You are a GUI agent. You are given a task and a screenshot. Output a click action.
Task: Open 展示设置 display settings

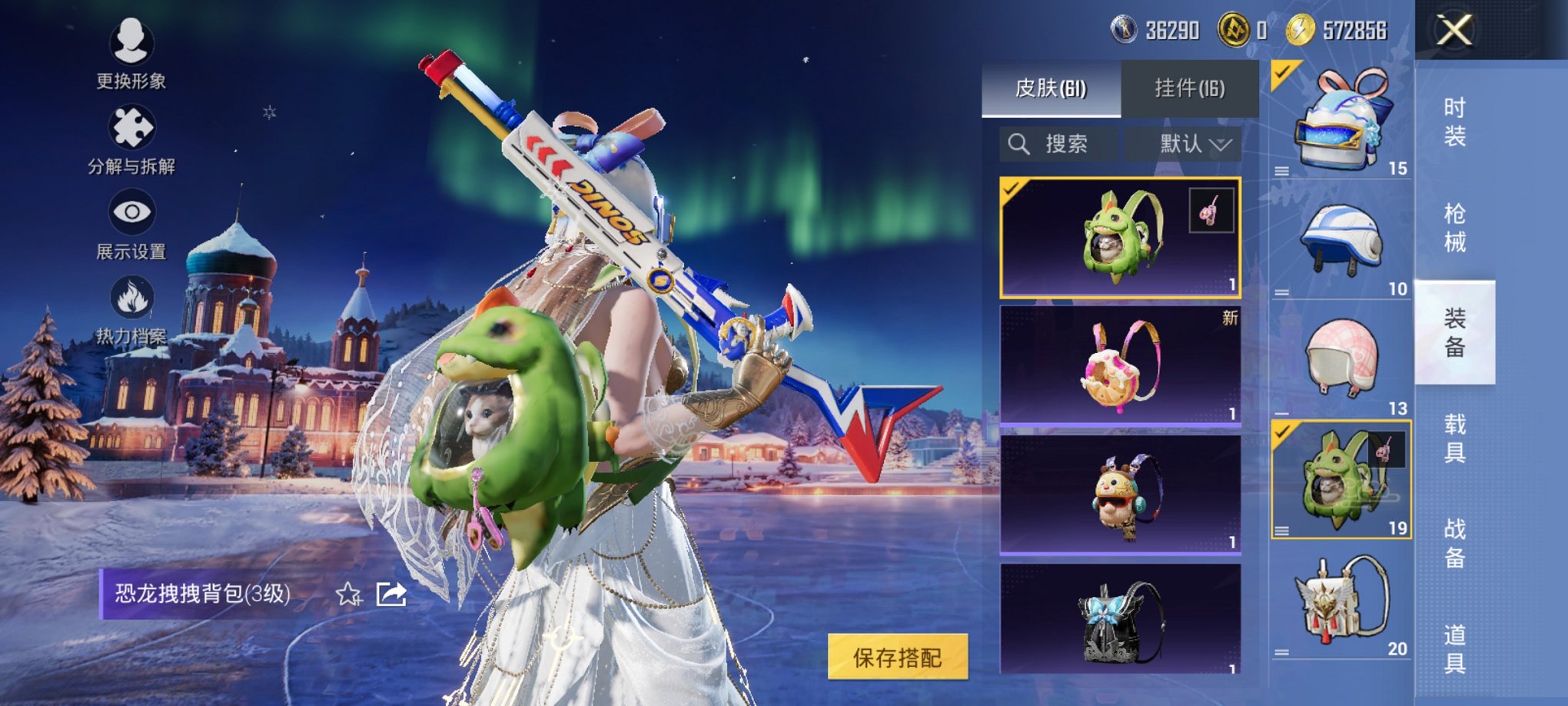click(x=131, y=223)
